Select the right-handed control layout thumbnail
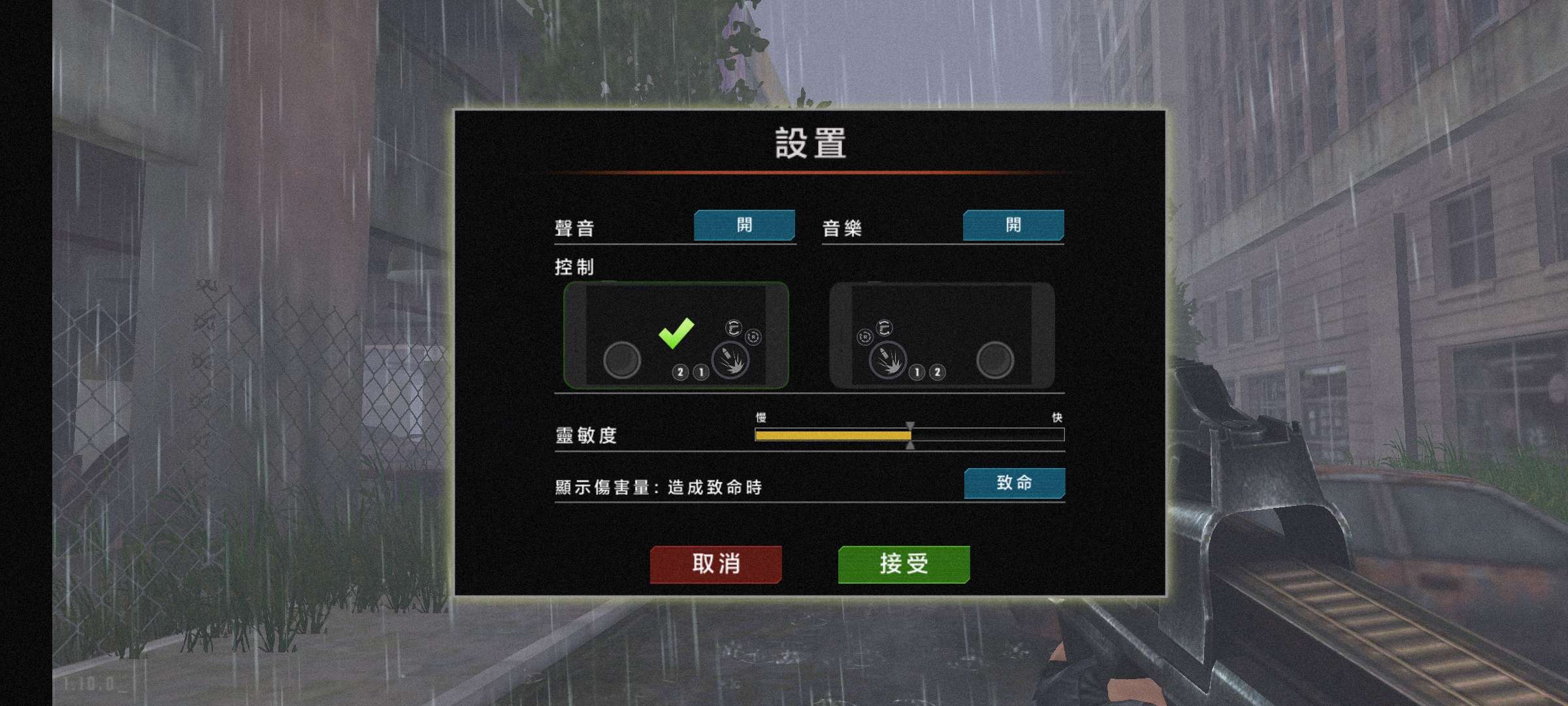The width and height of the screenshot is (1568, 706). tap(941, 337)
